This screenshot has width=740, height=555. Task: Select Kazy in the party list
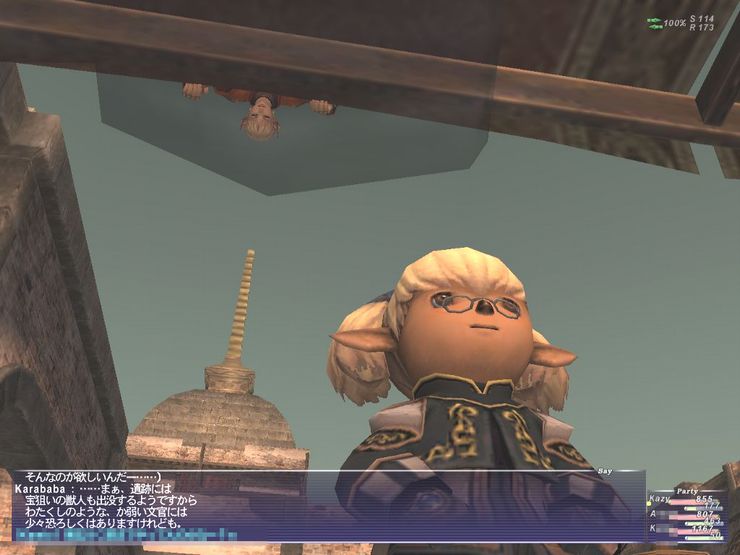tap(661, 498)
